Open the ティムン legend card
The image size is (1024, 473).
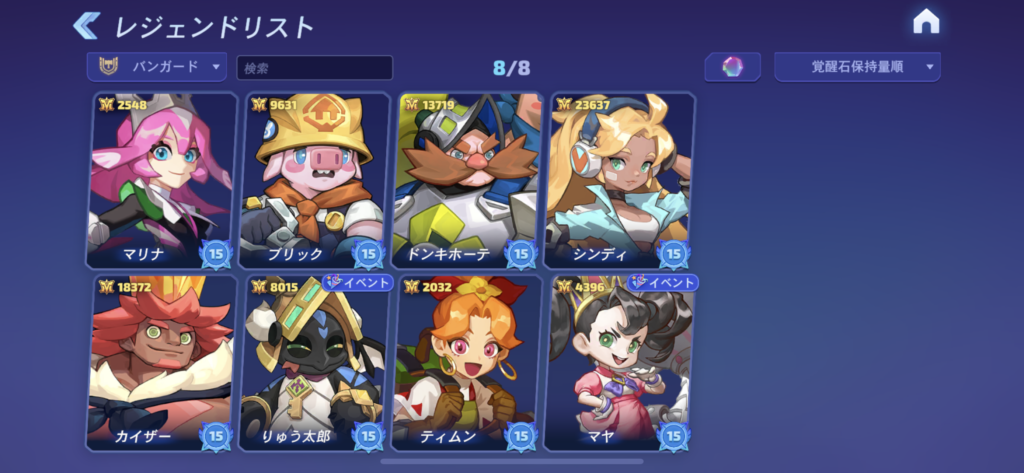click(x=467, y=363)
